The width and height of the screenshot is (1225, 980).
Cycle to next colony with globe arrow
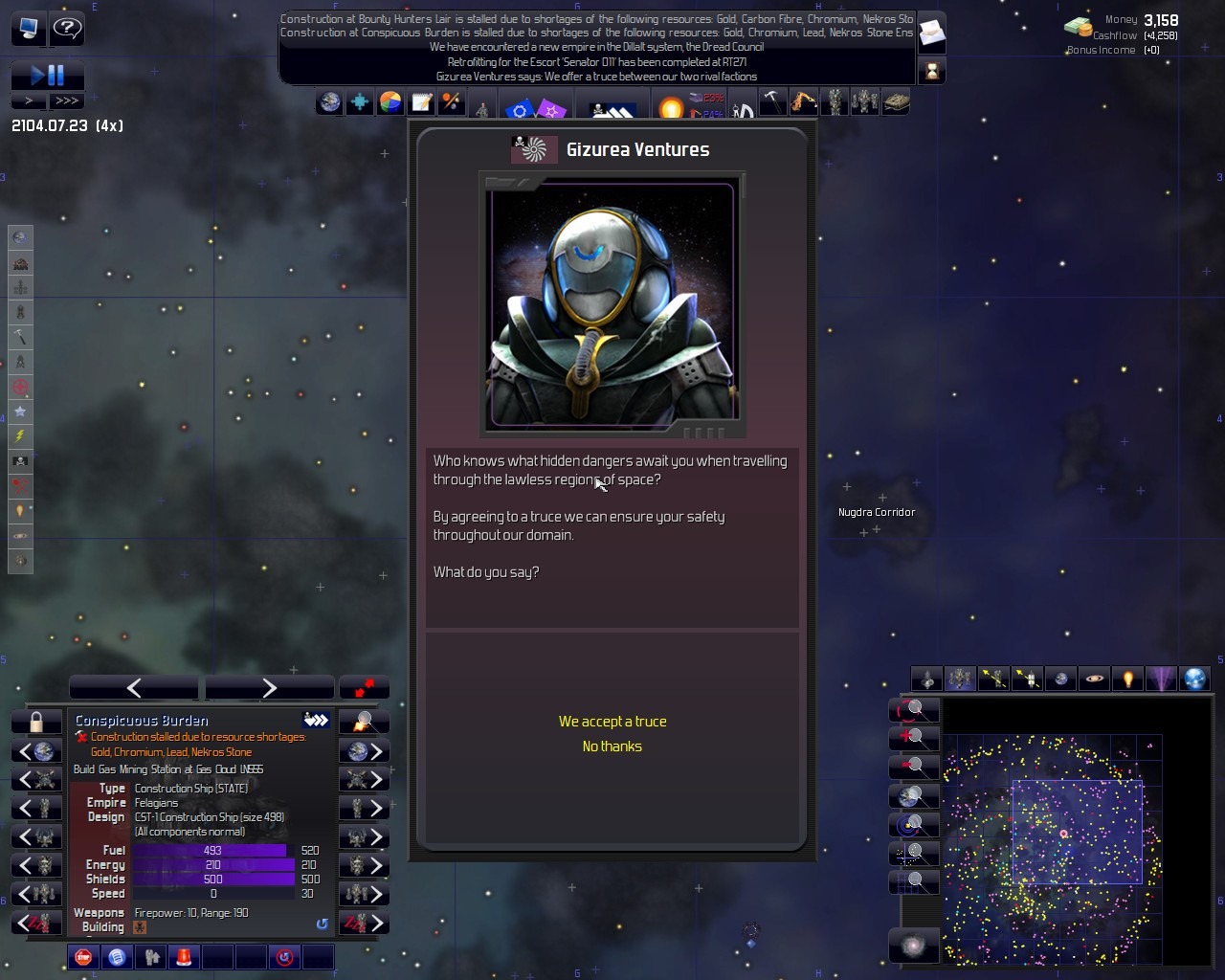(364, 751)
